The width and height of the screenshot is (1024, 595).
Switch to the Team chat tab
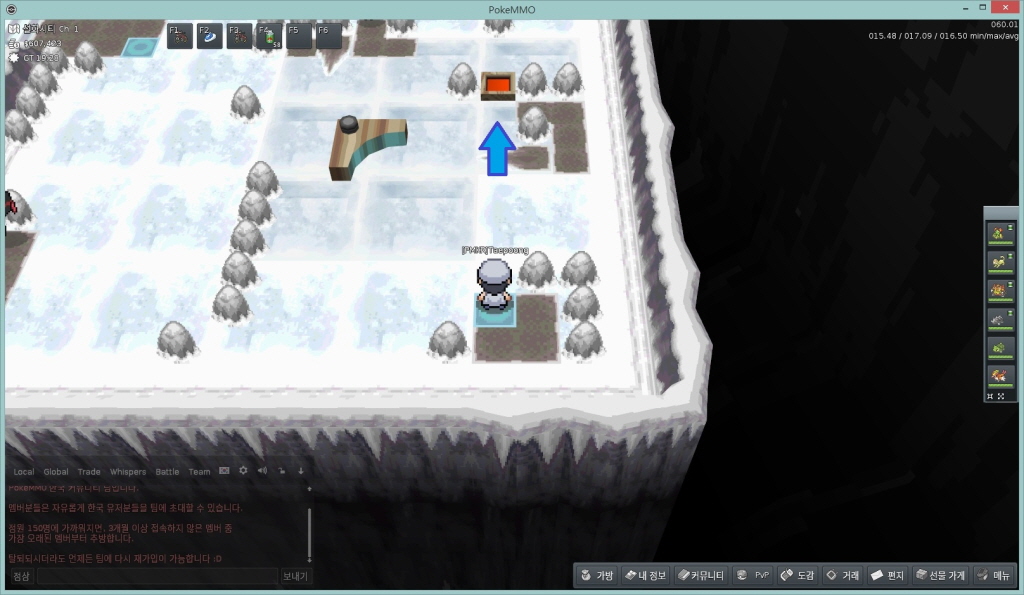click(x=199, y=472)
